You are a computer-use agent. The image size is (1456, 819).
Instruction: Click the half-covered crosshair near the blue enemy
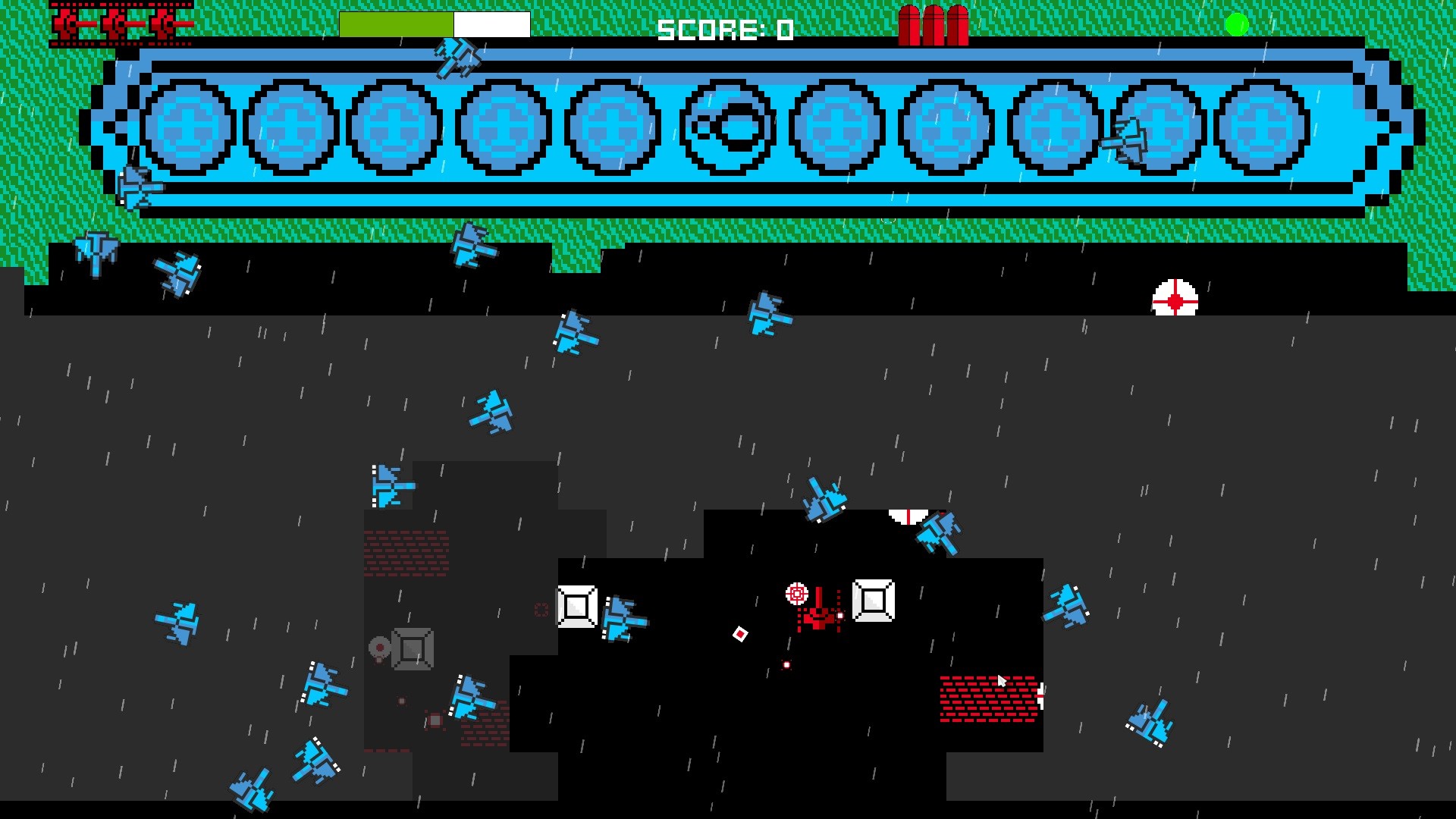click(x=908, y=516)
